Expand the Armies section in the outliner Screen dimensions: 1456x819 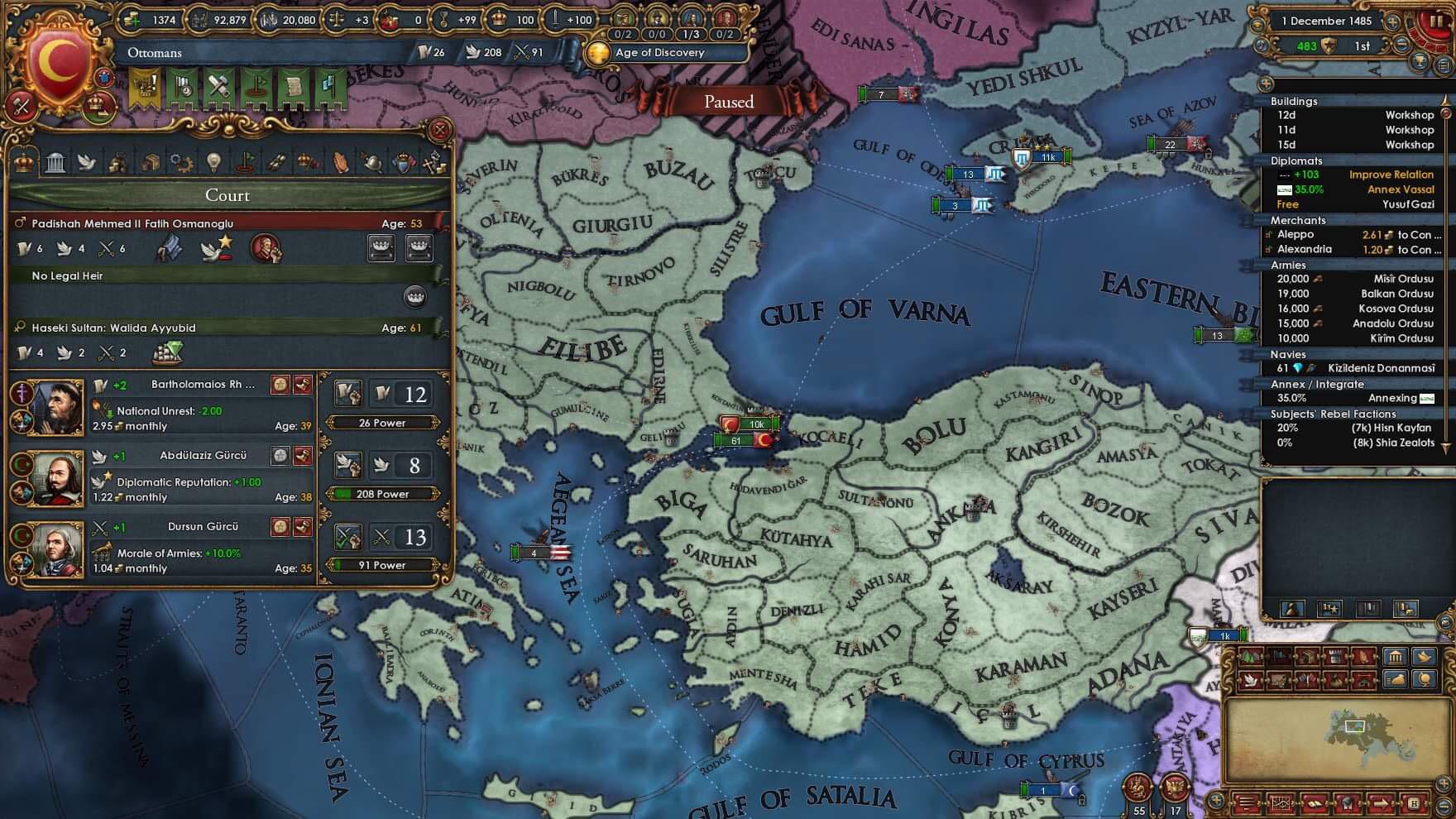click(x=1291, y=266)
